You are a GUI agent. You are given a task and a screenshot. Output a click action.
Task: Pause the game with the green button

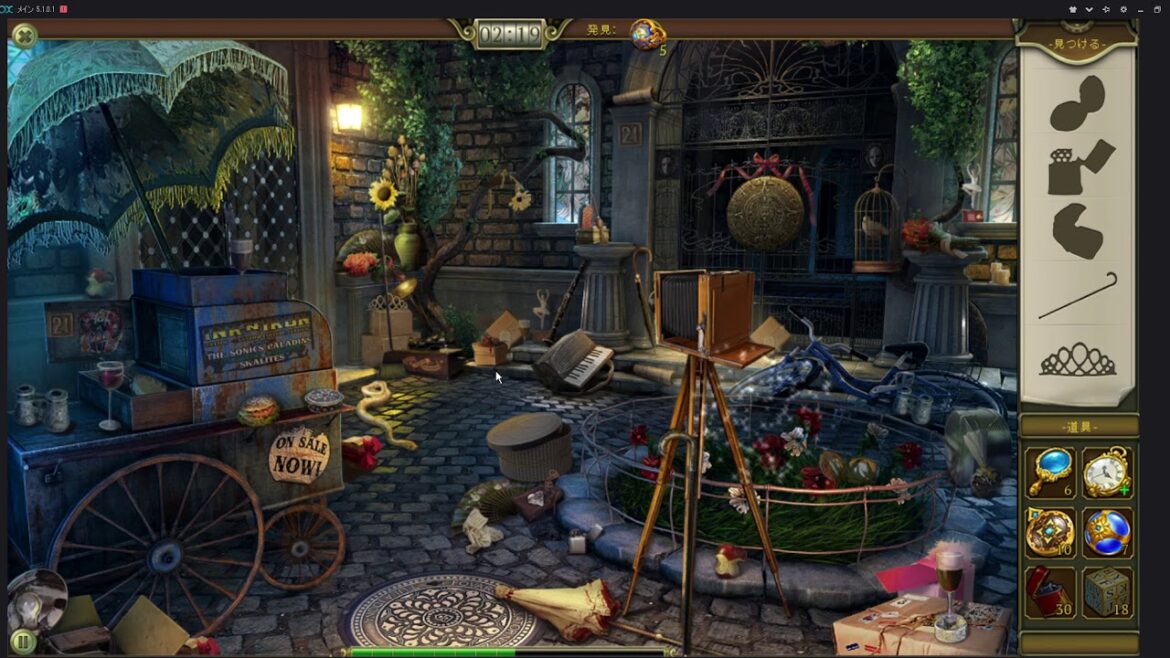pos(22,641)
